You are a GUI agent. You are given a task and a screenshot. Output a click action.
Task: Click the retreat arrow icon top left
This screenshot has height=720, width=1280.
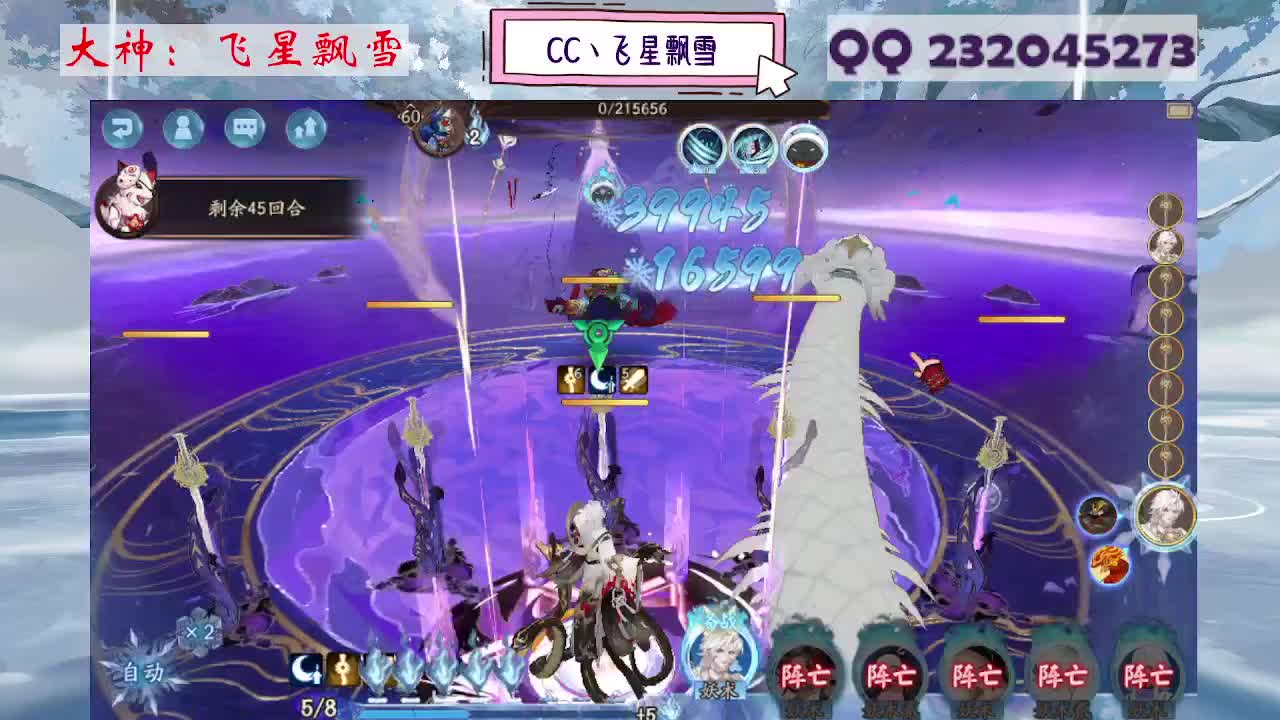(124, 129)
